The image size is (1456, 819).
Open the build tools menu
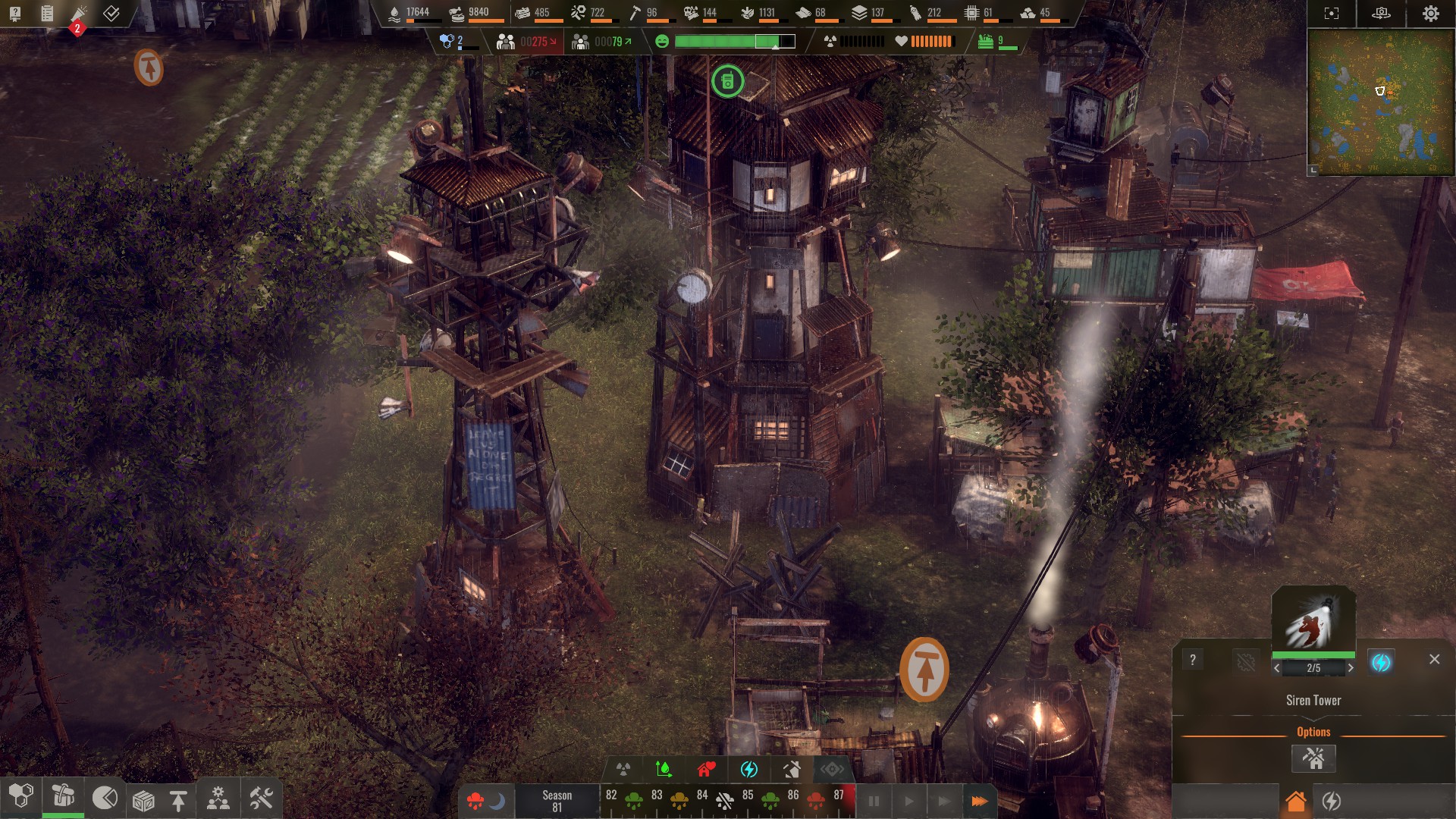(x=261, y=799)
